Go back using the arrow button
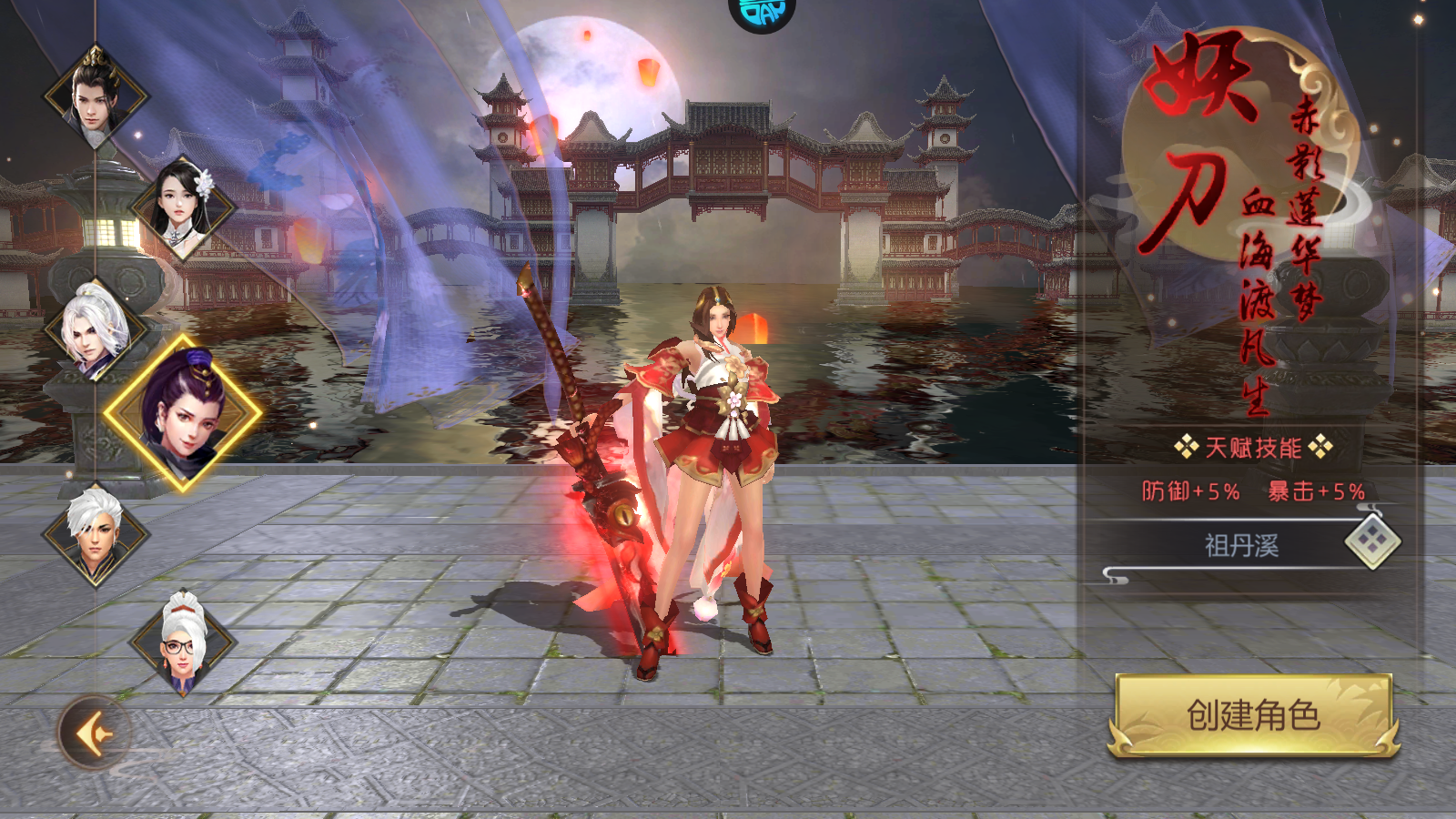Viewport: 1456px width, 819px height. click(x=94, y=733)
